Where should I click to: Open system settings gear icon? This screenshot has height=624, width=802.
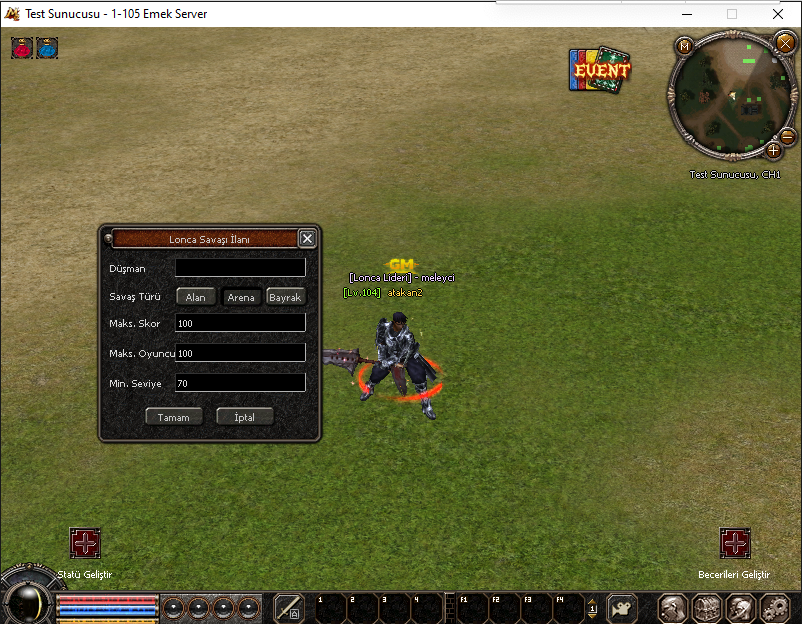coord(775,607)
